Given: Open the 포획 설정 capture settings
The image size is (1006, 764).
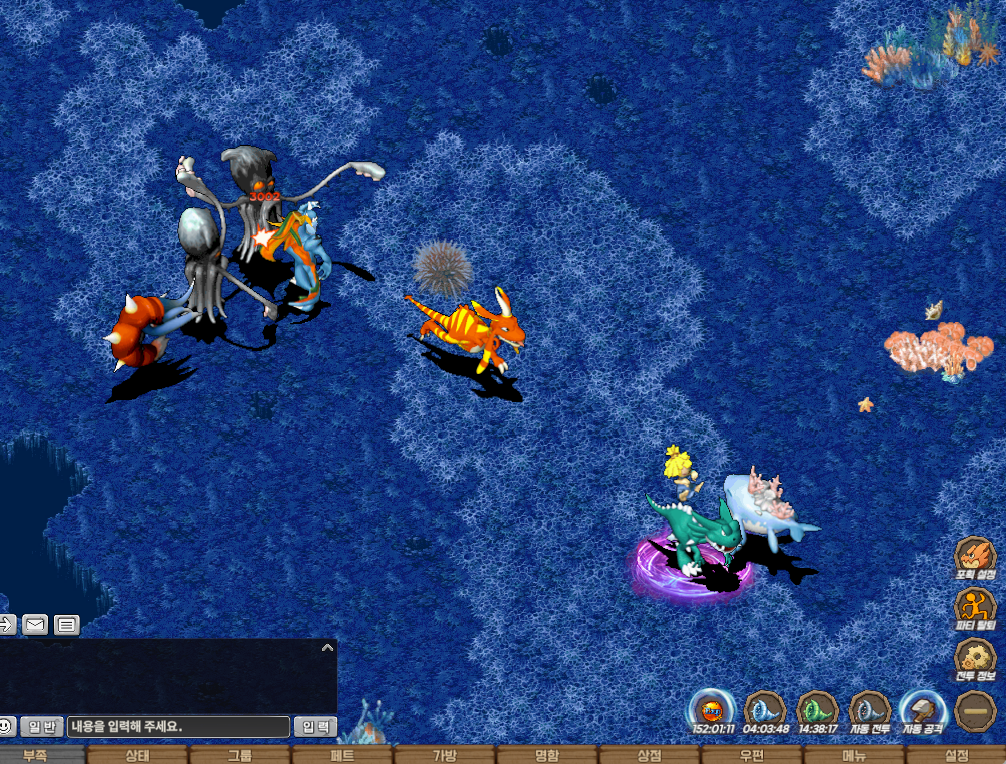Looking at the screenshot, I should (974, 558).
